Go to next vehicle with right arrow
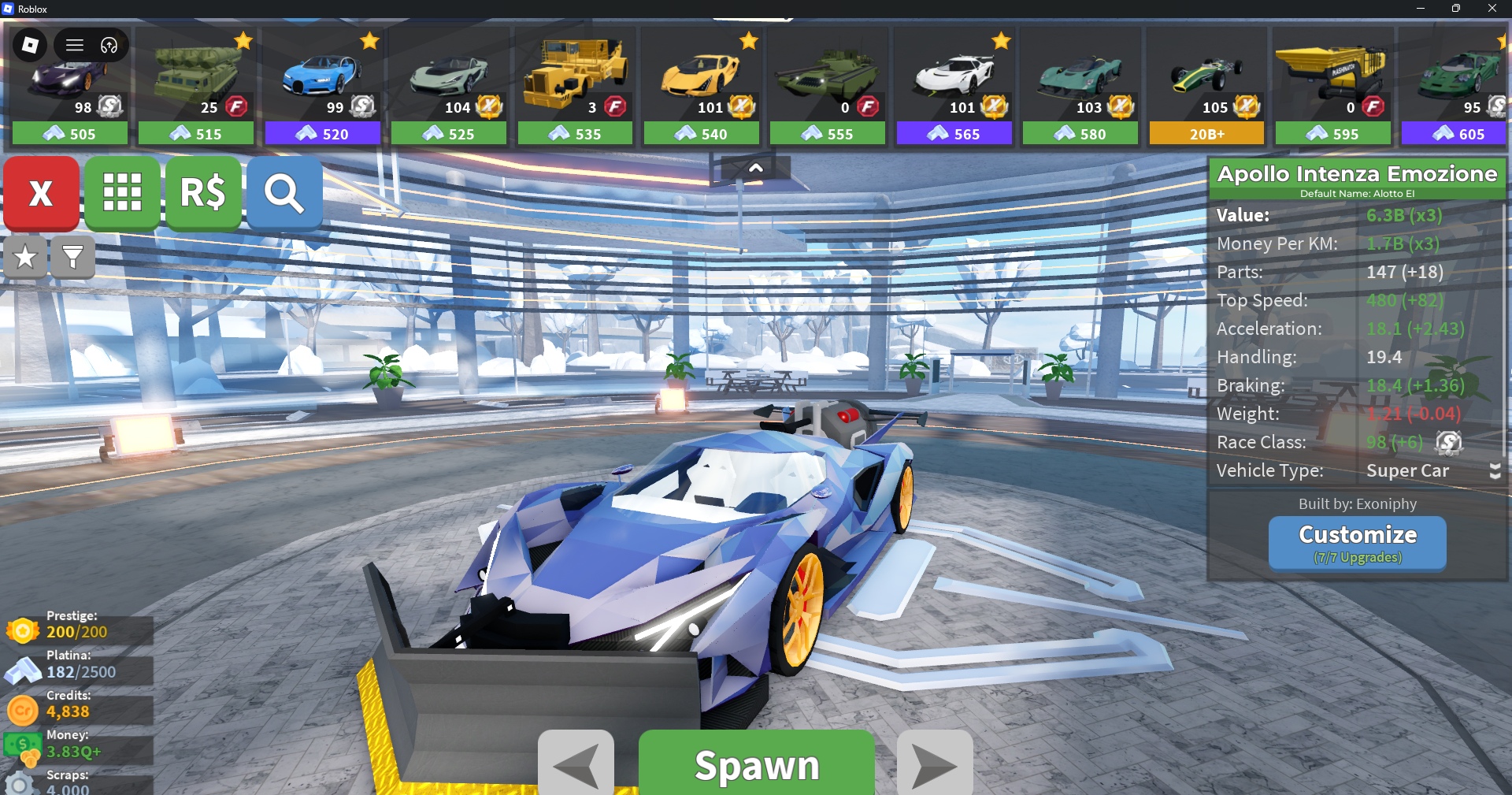 [935, 763]
